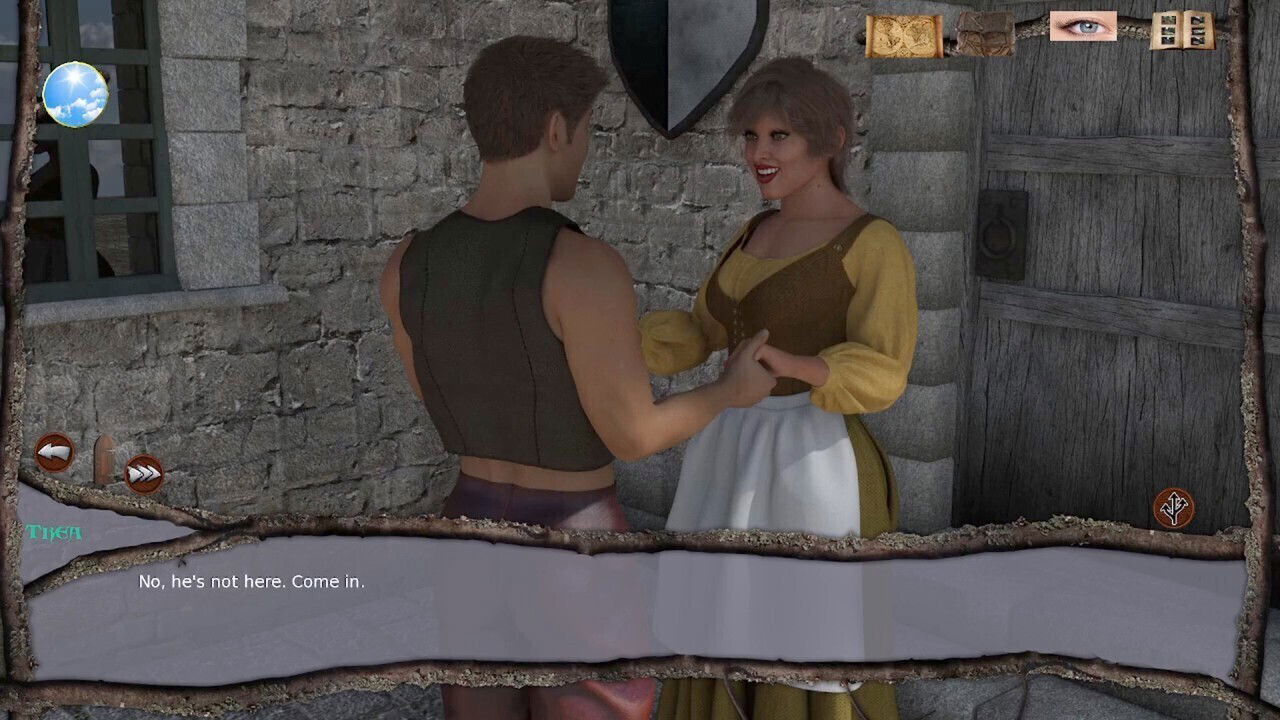
Task: Expand movement directions via compass icon
Action: 1175,508
